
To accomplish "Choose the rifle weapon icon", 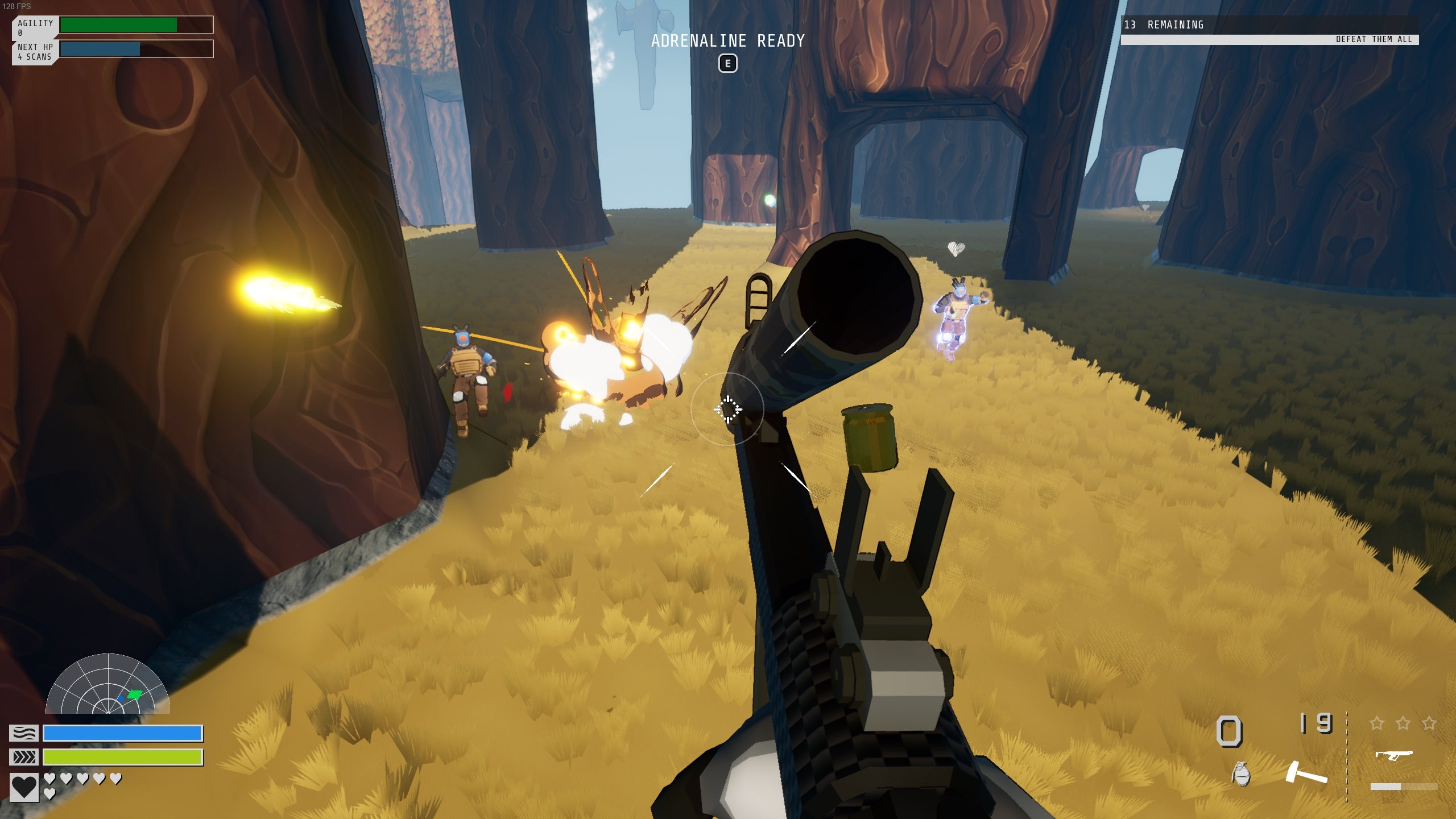I will click(1393, 755).
